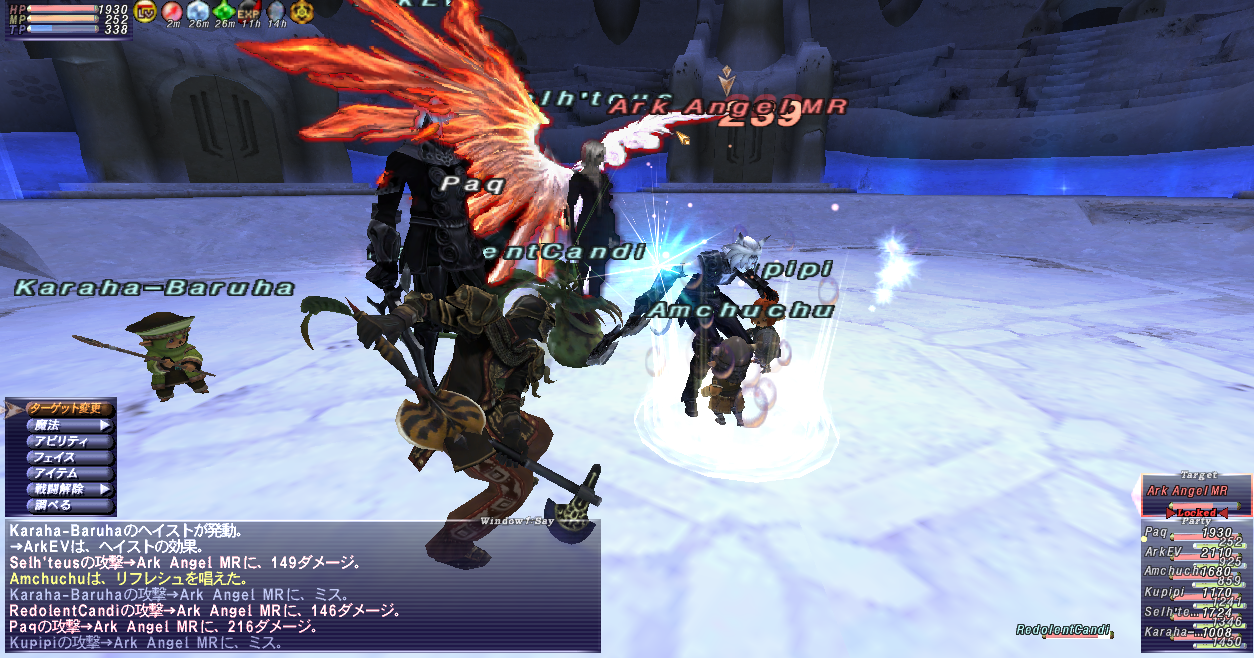Choose the フェイス (Trust) menu entry
The image size is (1254, 658).
62,457
